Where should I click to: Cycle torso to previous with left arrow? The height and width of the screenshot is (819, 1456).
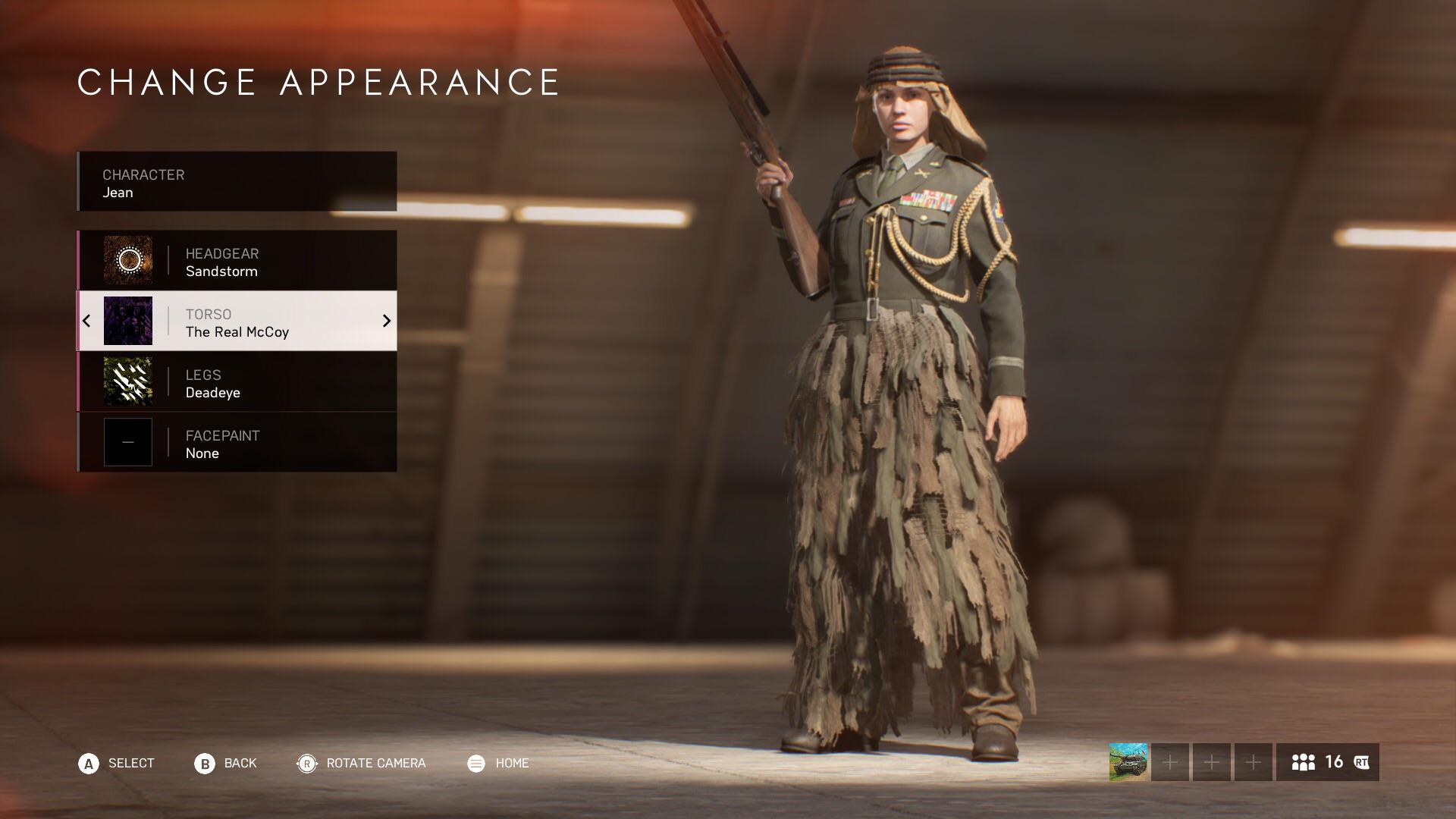tap(86, 321)
